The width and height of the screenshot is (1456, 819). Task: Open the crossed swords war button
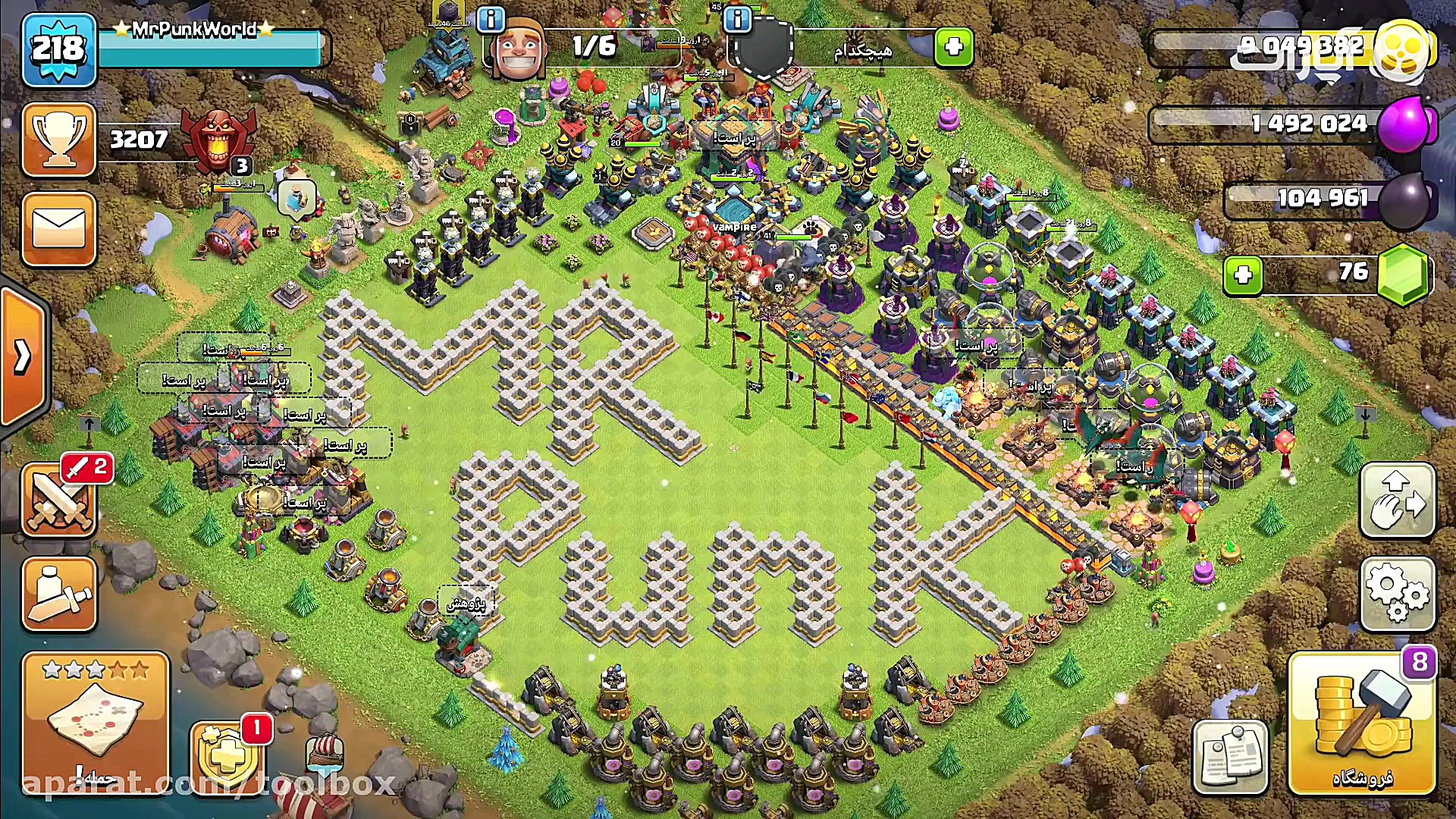click(59, 500)
